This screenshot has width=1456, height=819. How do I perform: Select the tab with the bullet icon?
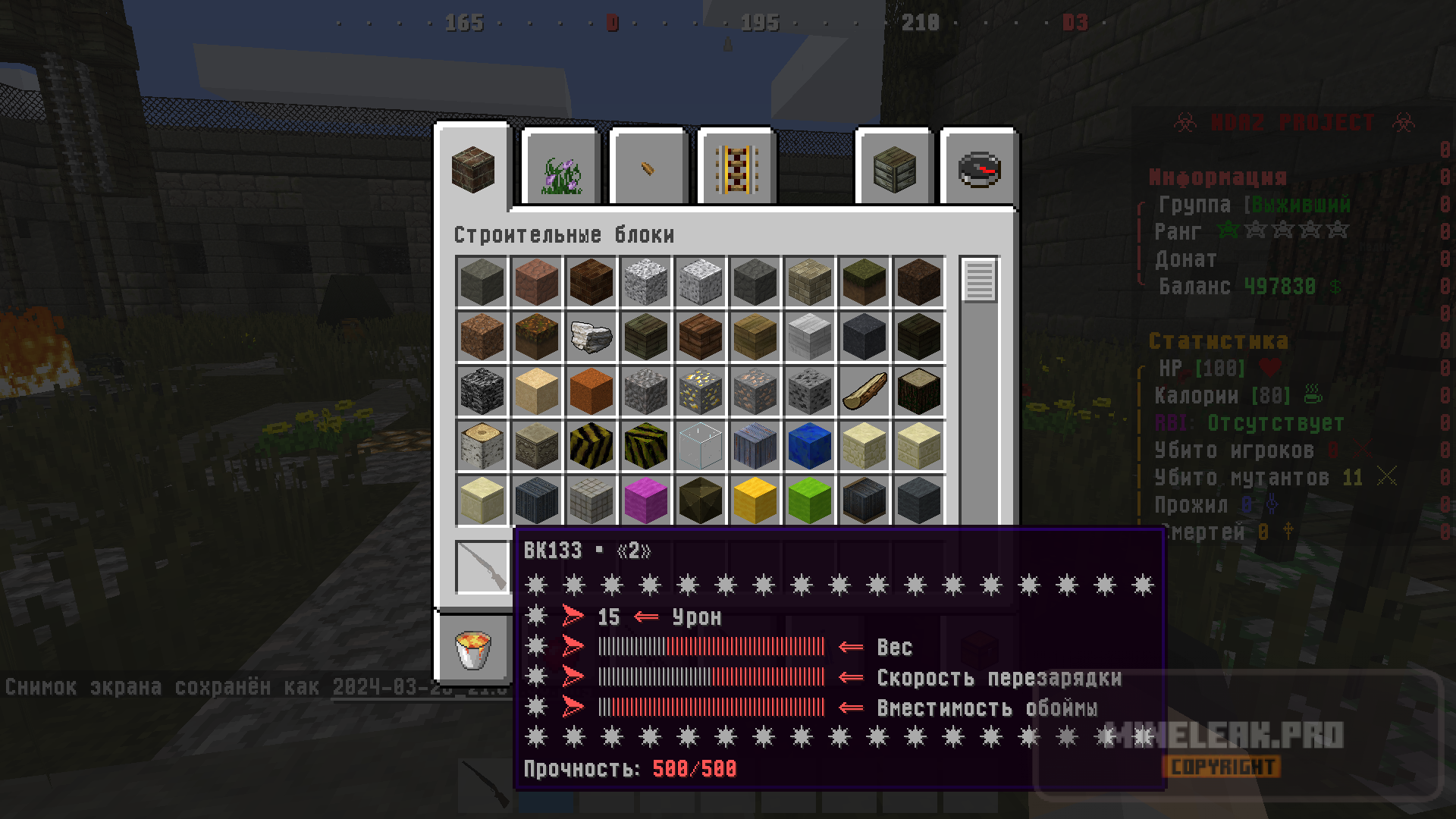pos(648,170)
